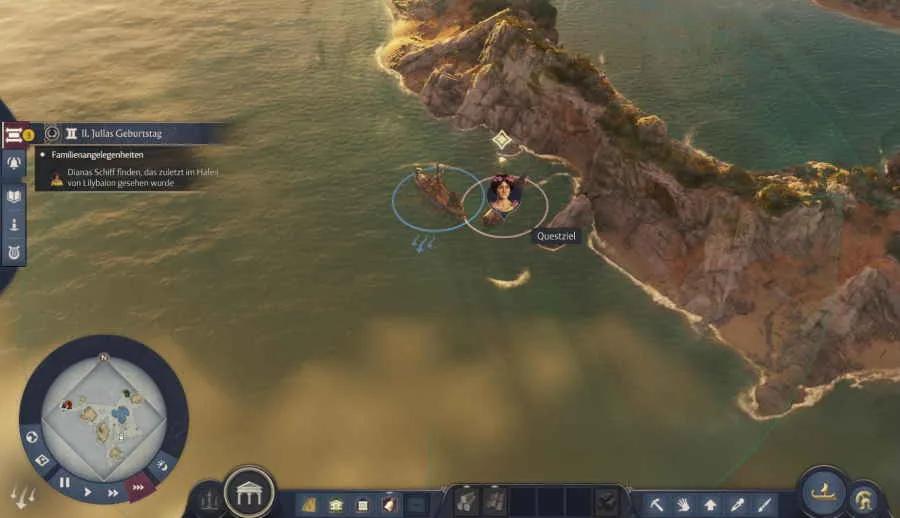The image size is (900, 518).
Task: Select the paintbrush tool
Action: 764,504
